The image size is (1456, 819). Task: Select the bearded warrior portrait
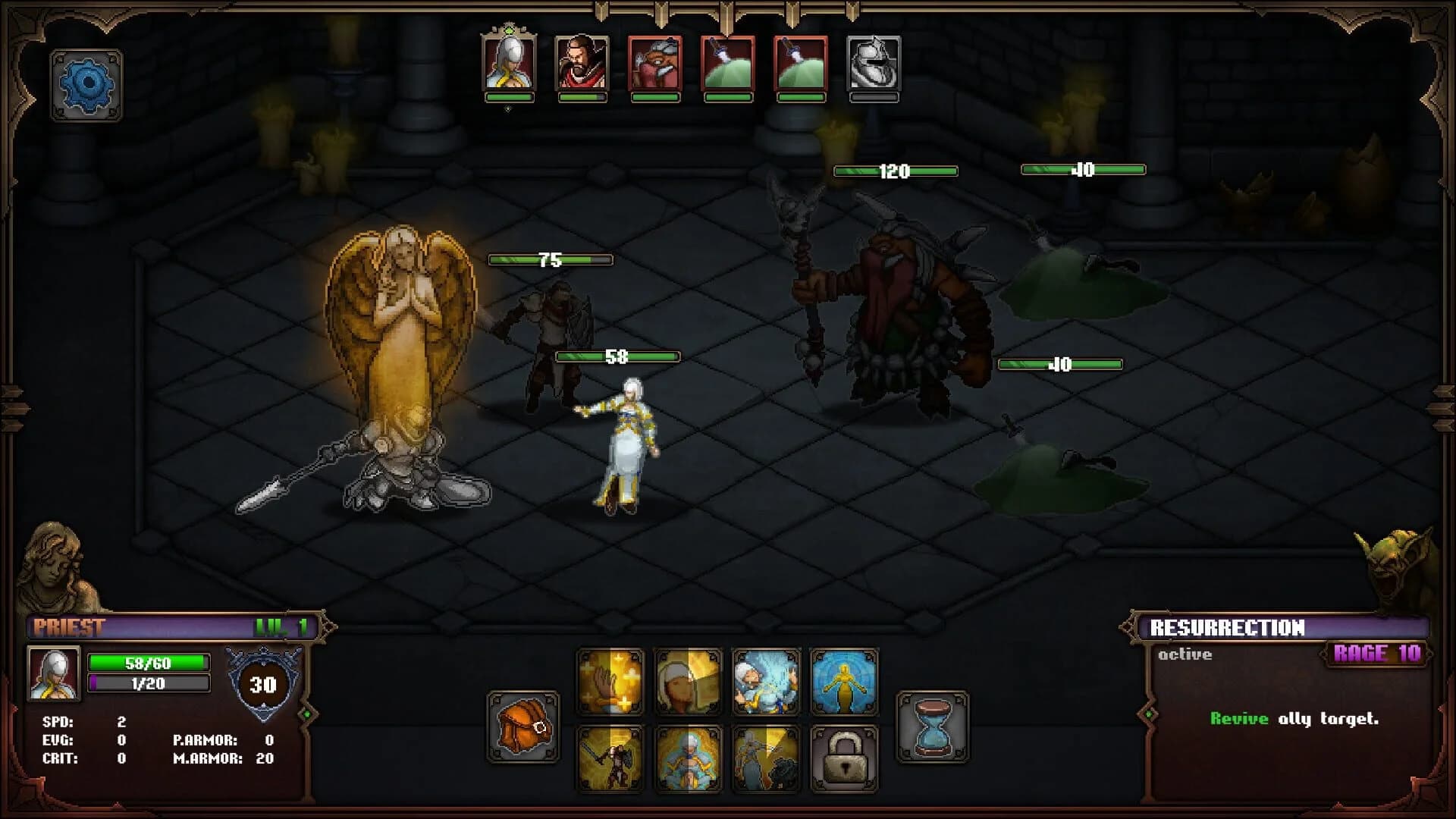coord(581,67)
